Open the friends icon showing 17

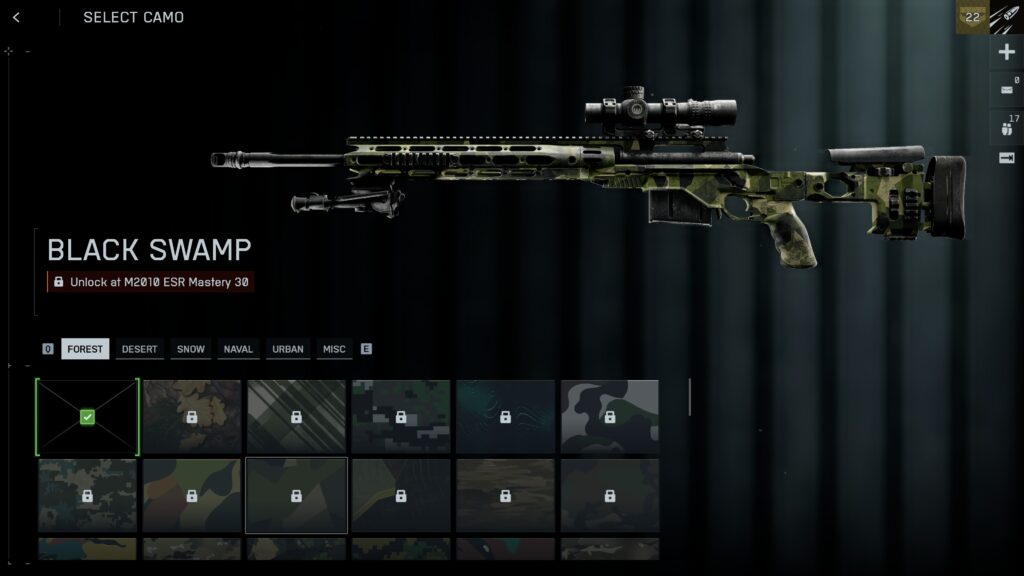click(1006, 128)
